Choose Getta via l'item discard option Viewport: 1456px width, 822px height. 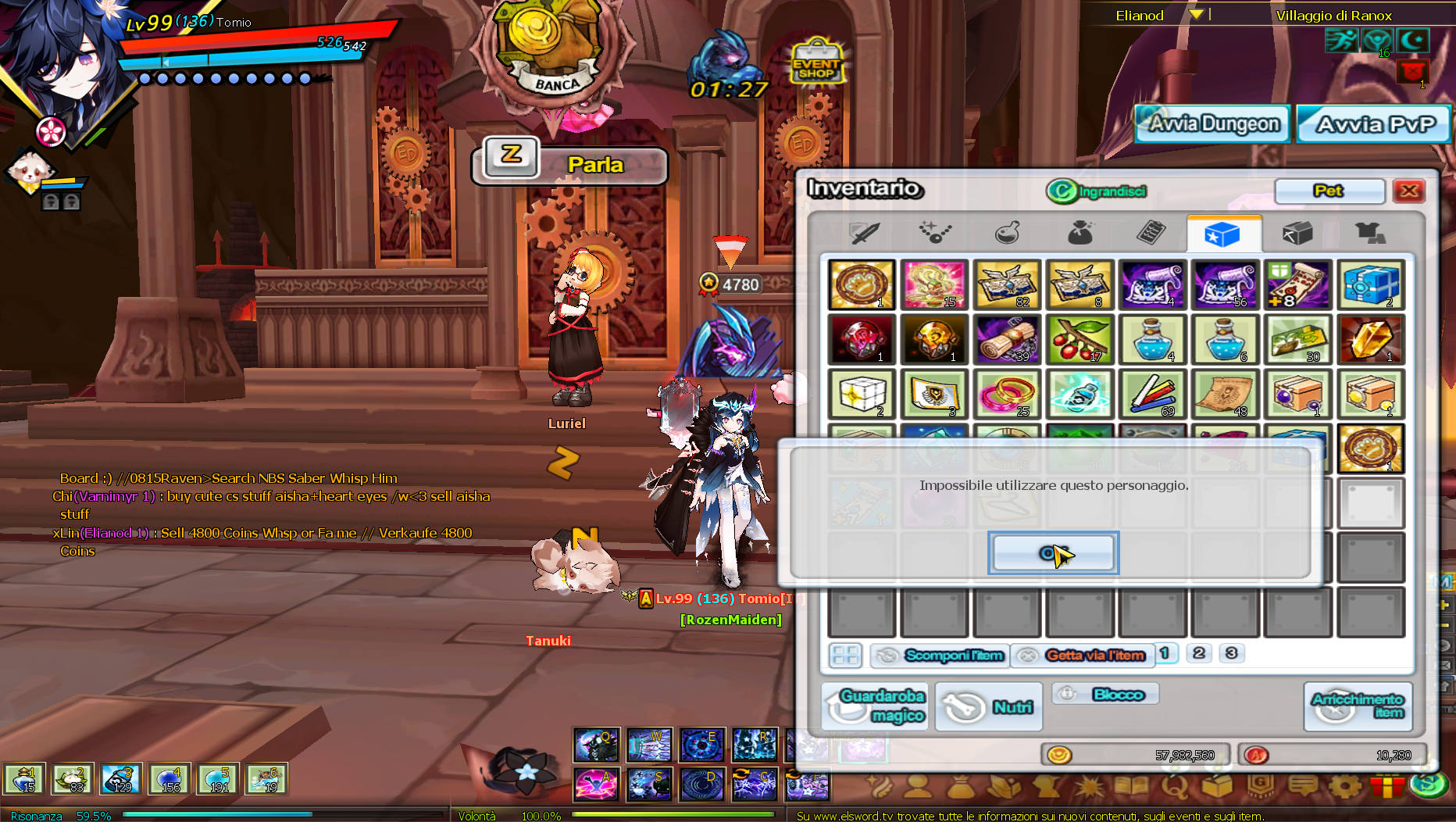(1081, 655)
